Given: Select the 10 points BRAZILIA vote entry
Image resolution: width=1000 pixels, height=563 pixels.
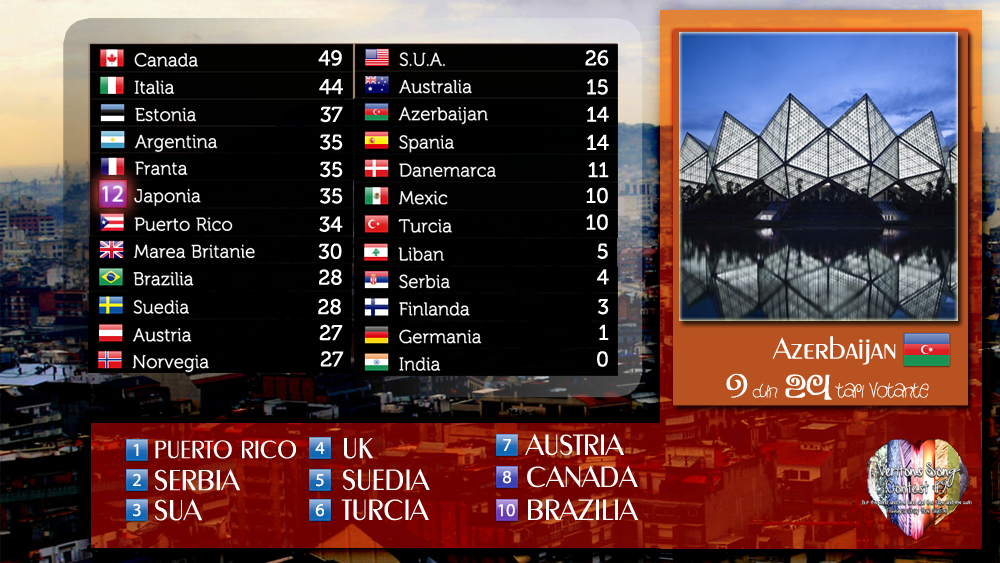Looking at the screenshot, I should [x=567, y=510].
